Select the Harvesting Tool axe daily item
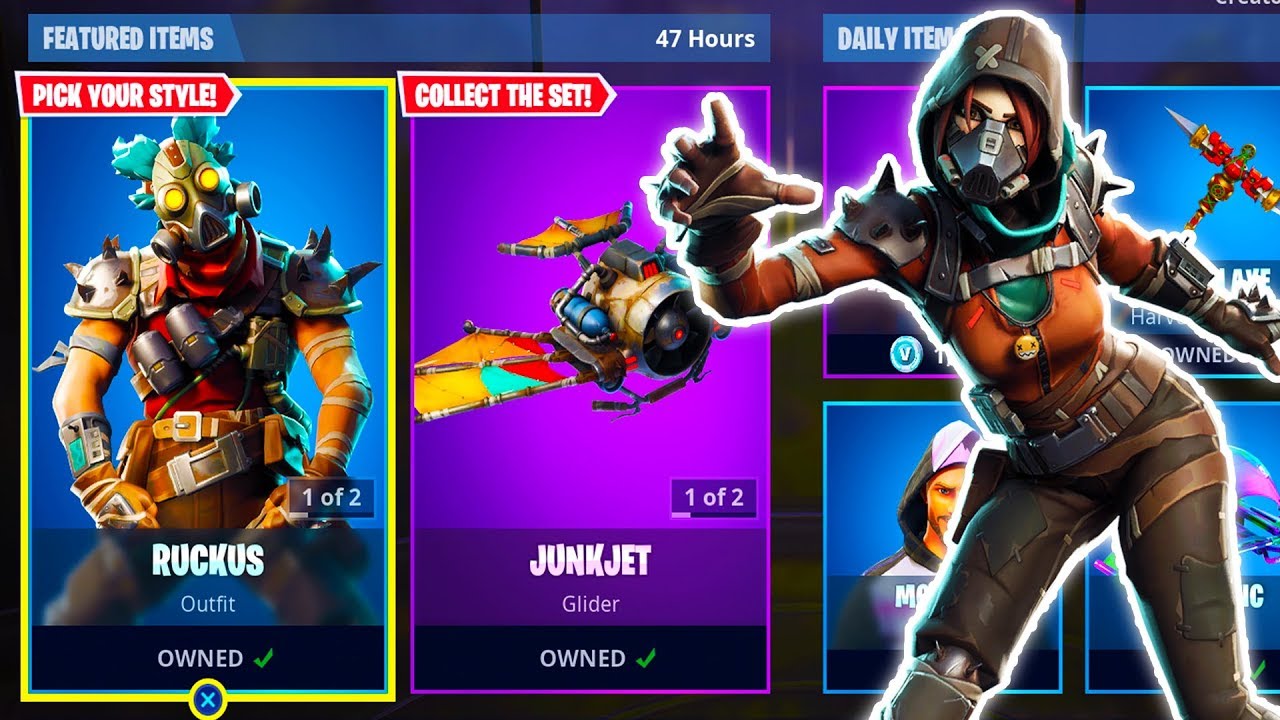The width and height of the screenshot is (1280, 720). tap(1225, 200)
